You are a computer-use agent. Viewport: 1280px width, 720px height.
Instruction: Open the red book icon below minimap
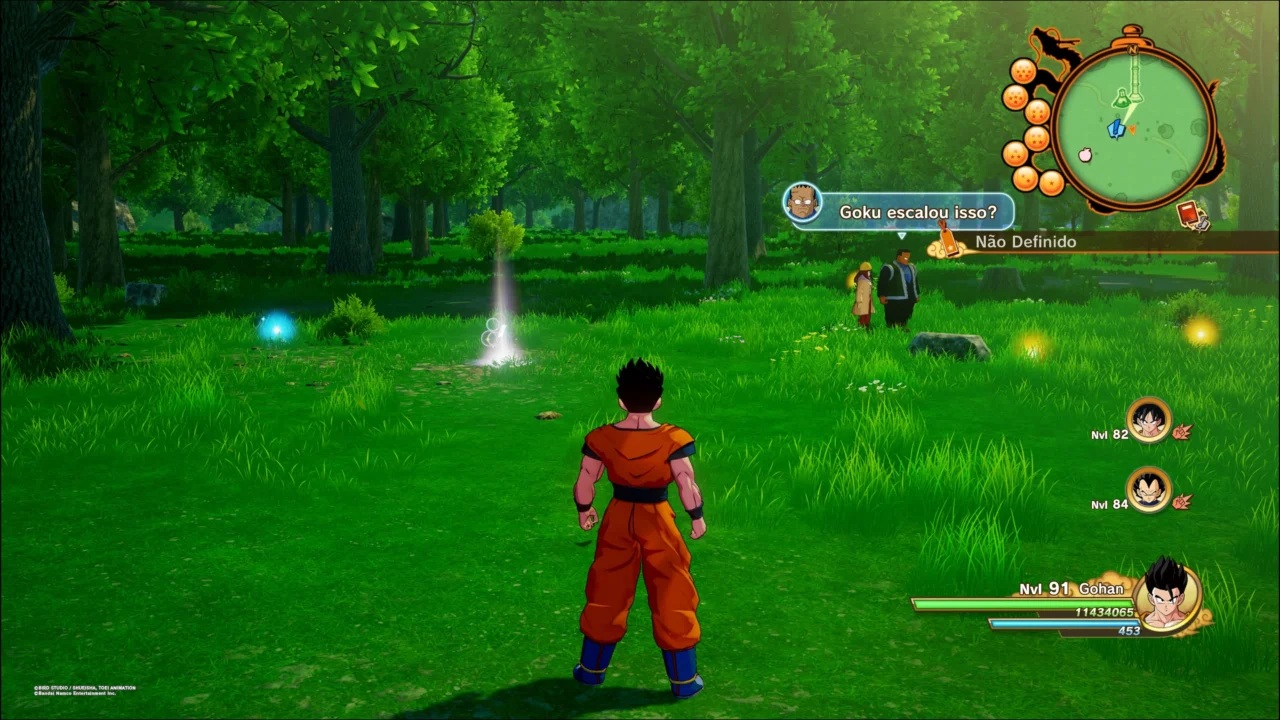point(1190,213)
